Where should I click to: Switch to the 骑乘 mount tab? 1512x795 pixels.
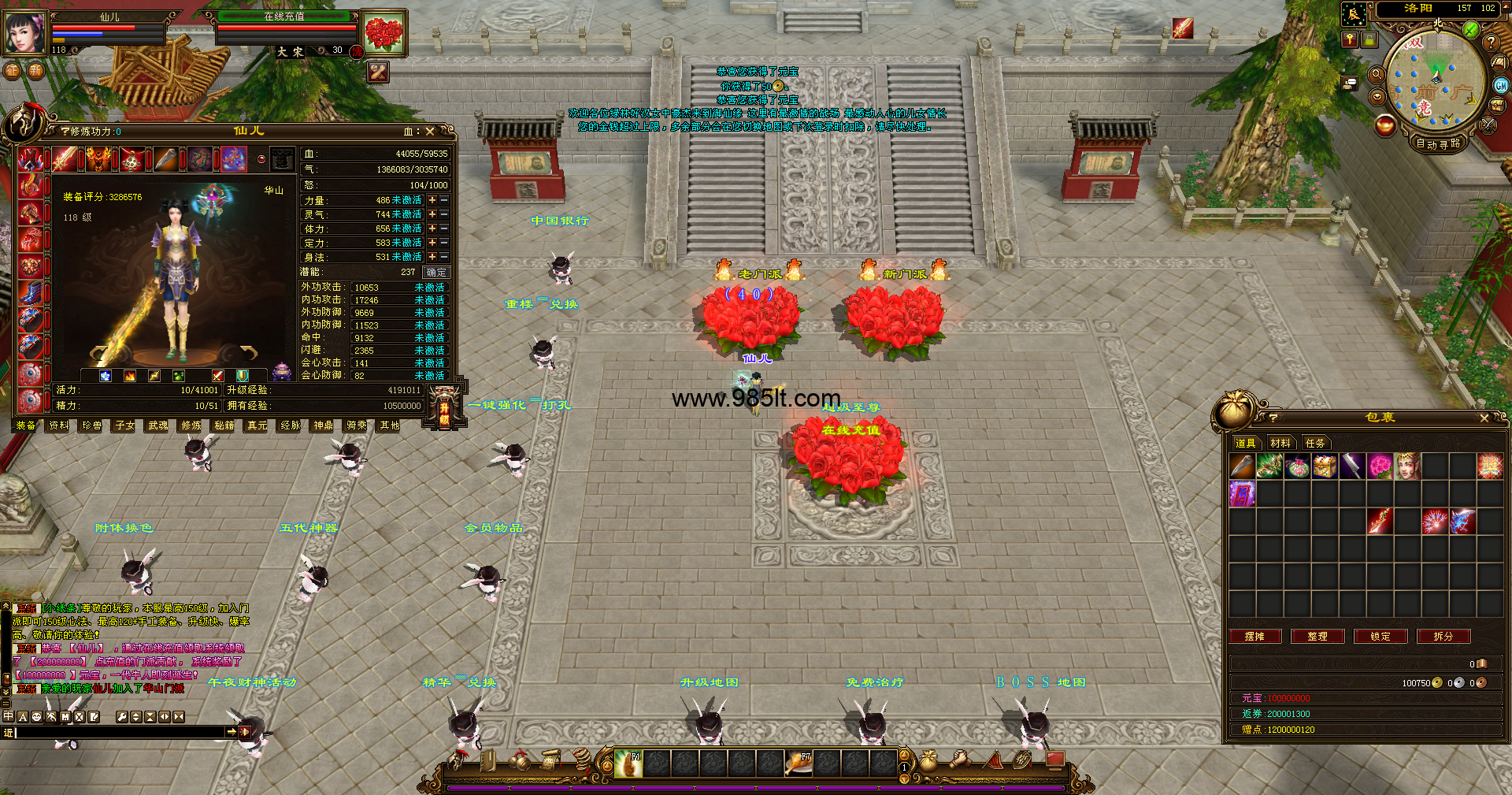(357, 425)
